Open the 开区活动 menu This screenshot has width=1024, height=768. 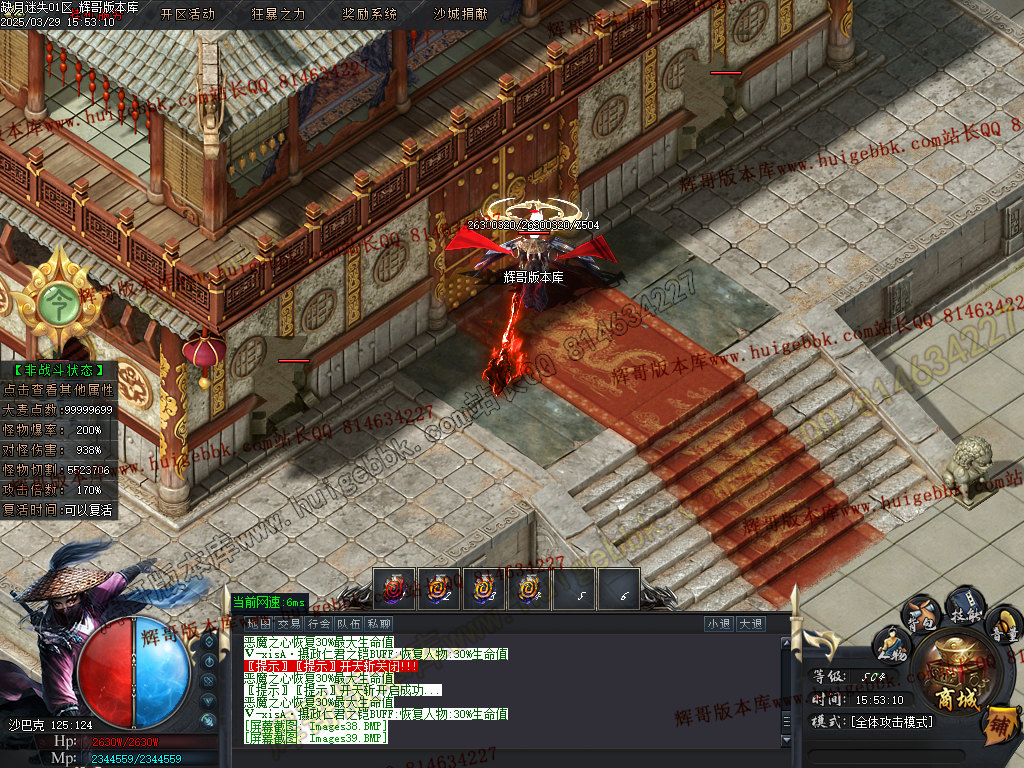(x=187, y=14)
